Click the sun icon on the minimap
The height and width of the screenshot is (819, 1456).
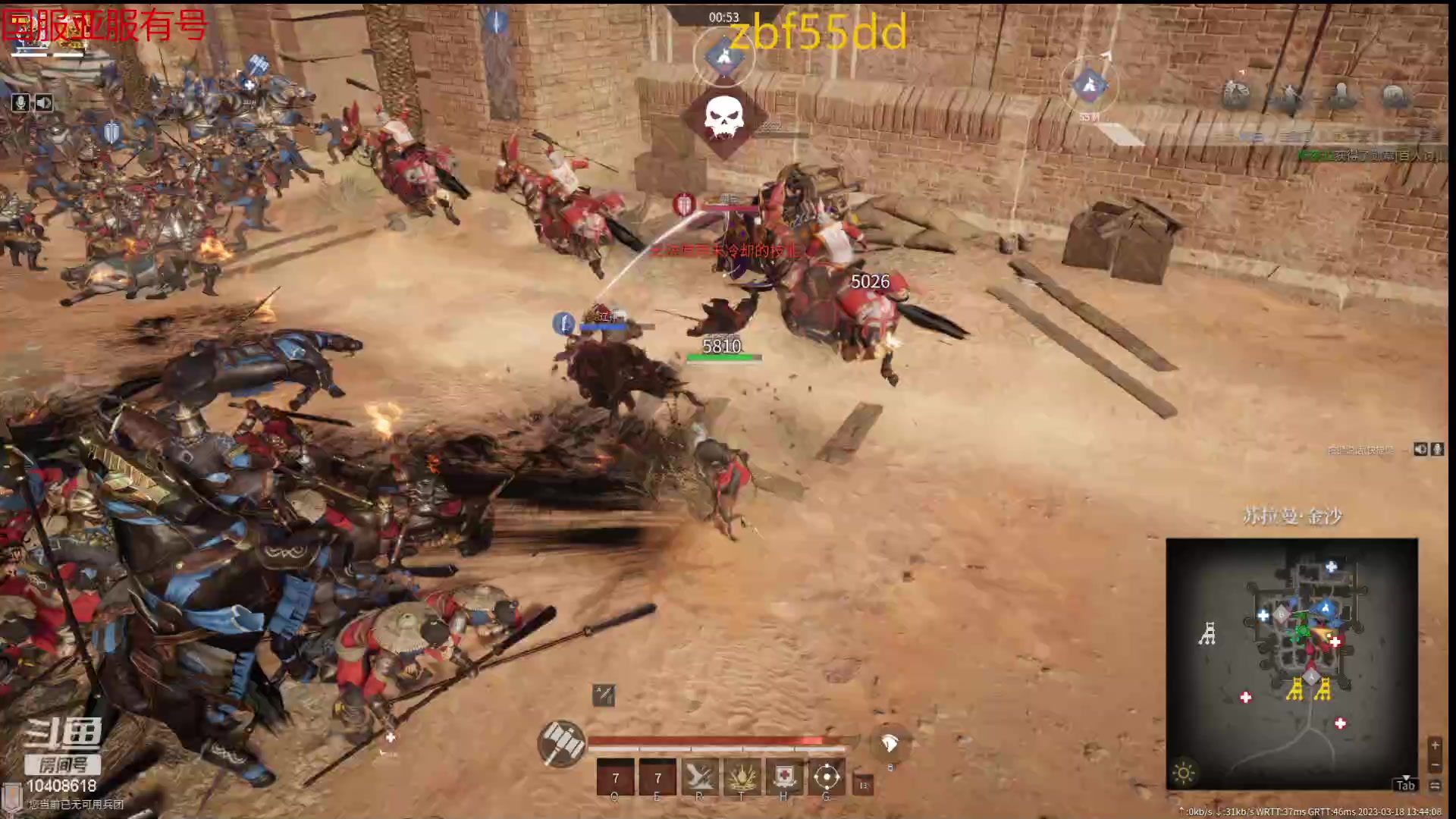1184,773
